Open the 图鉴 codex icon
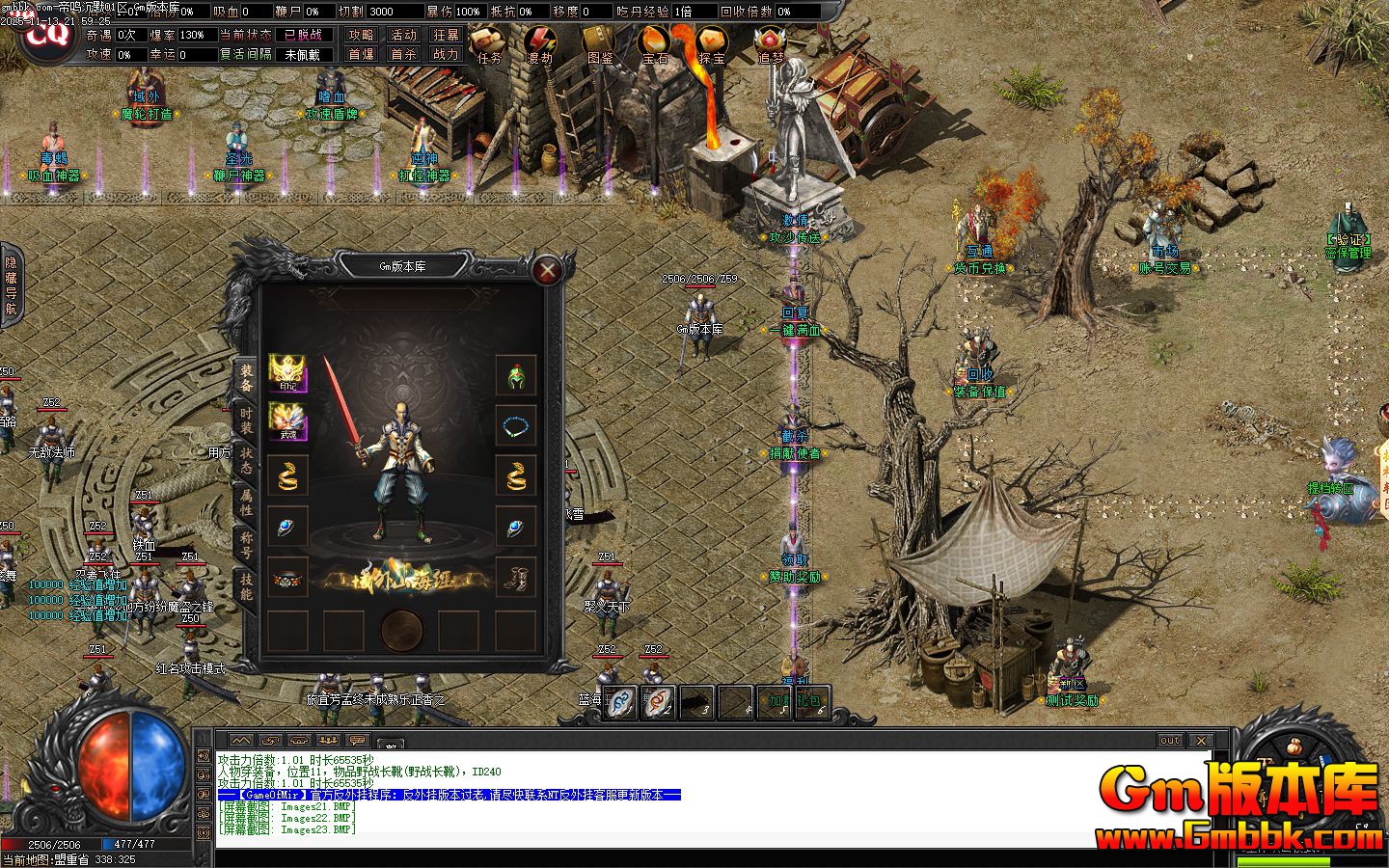 (600, 44)
